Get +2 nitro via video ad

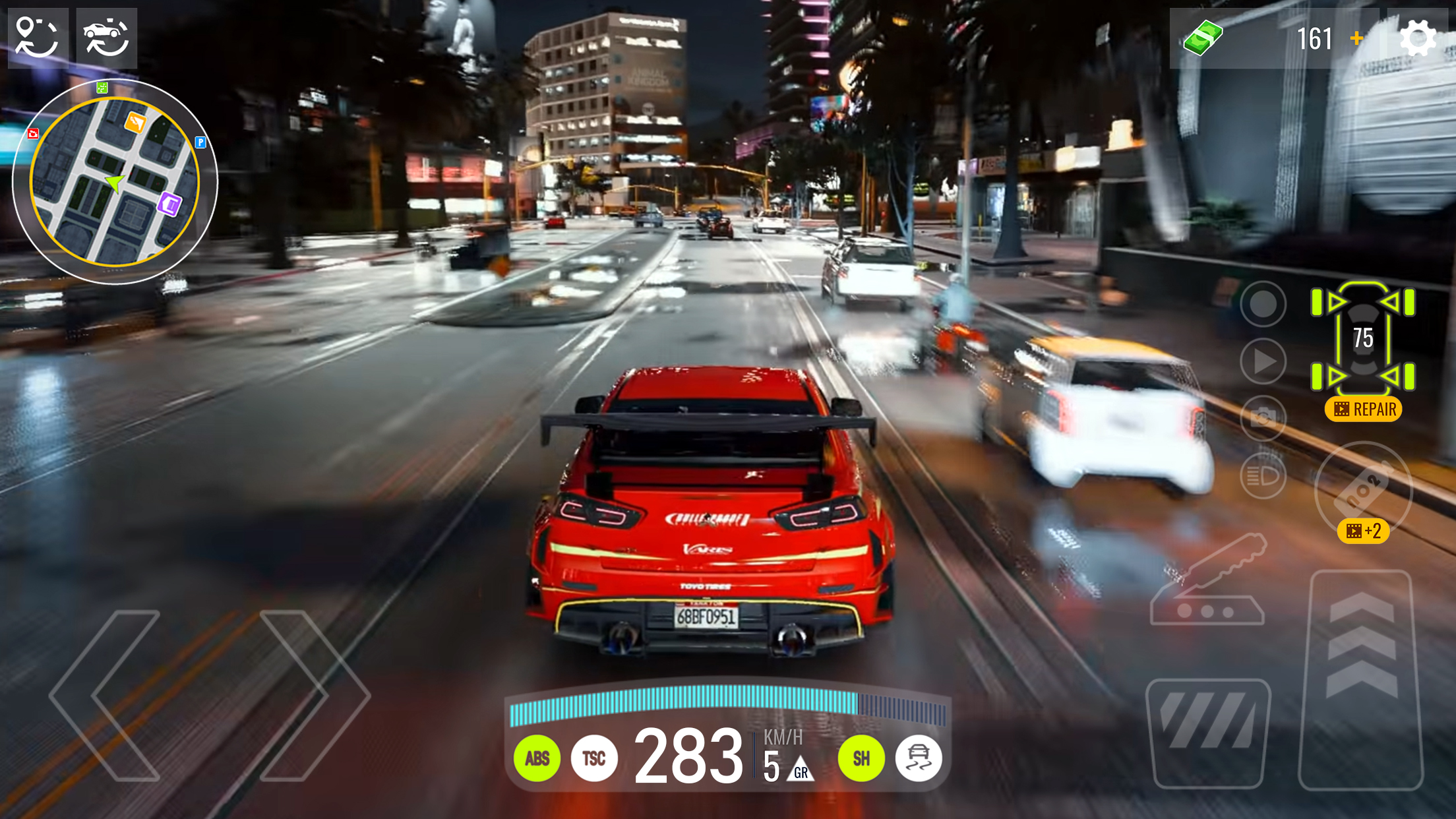(1363, 531)
